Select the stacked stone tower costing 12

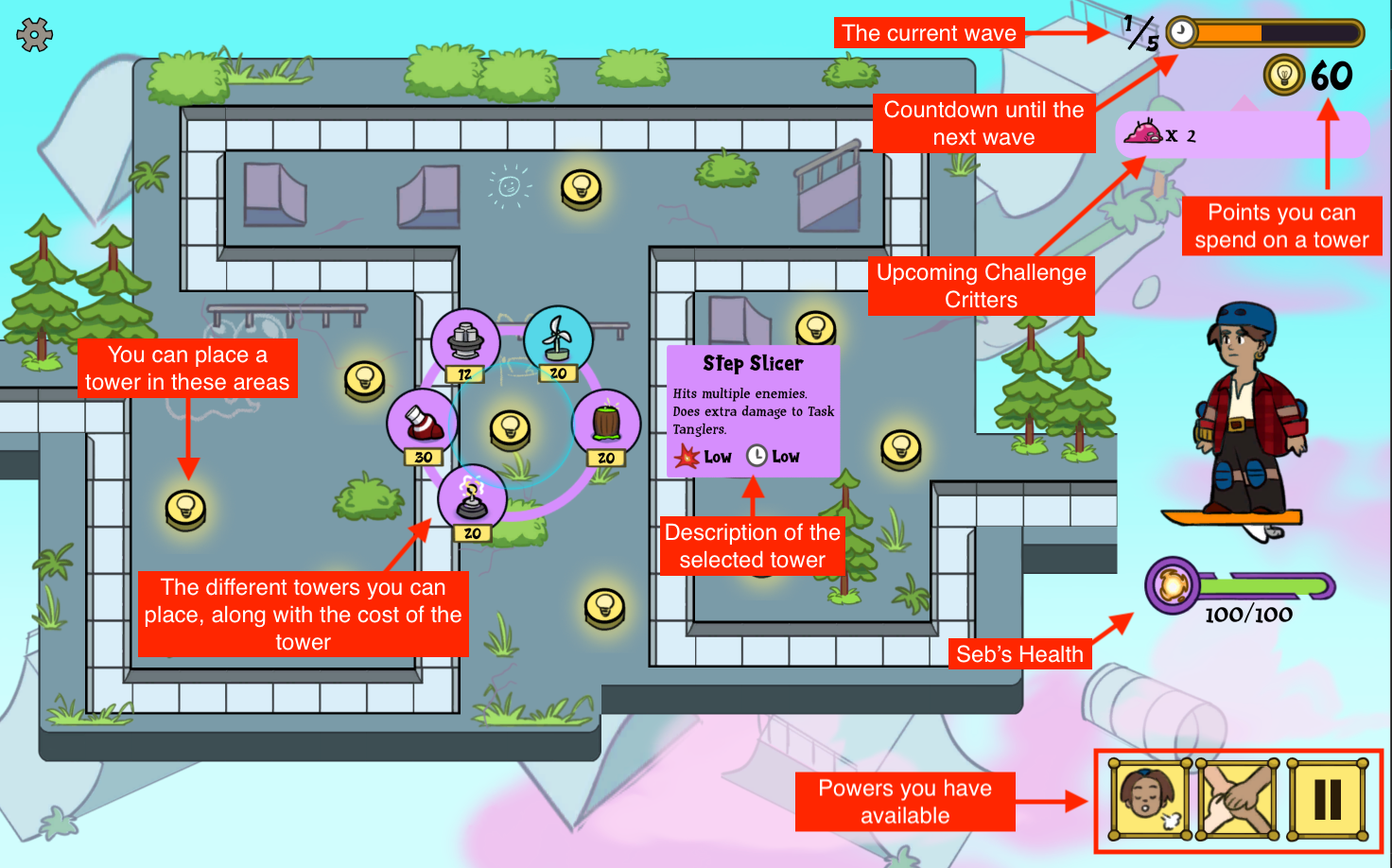click(465, 341)
